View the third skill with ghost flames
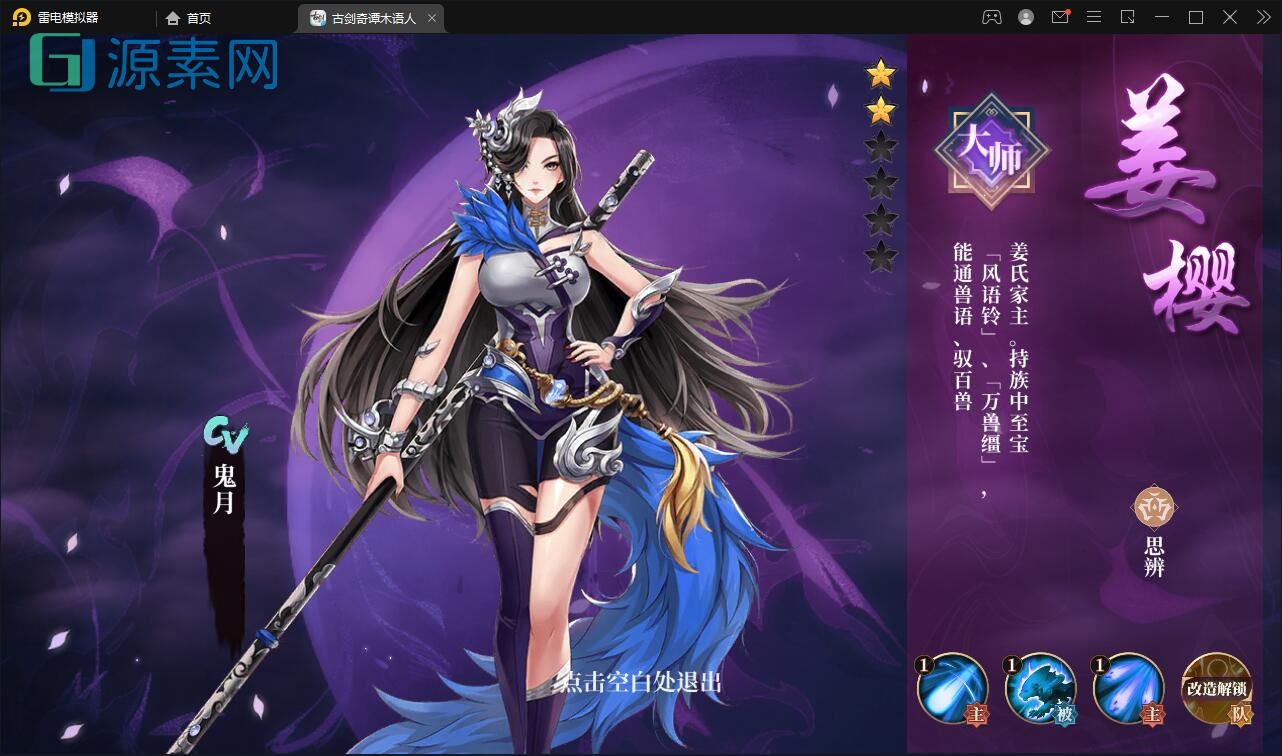1282x756 pixels. 1128,690
